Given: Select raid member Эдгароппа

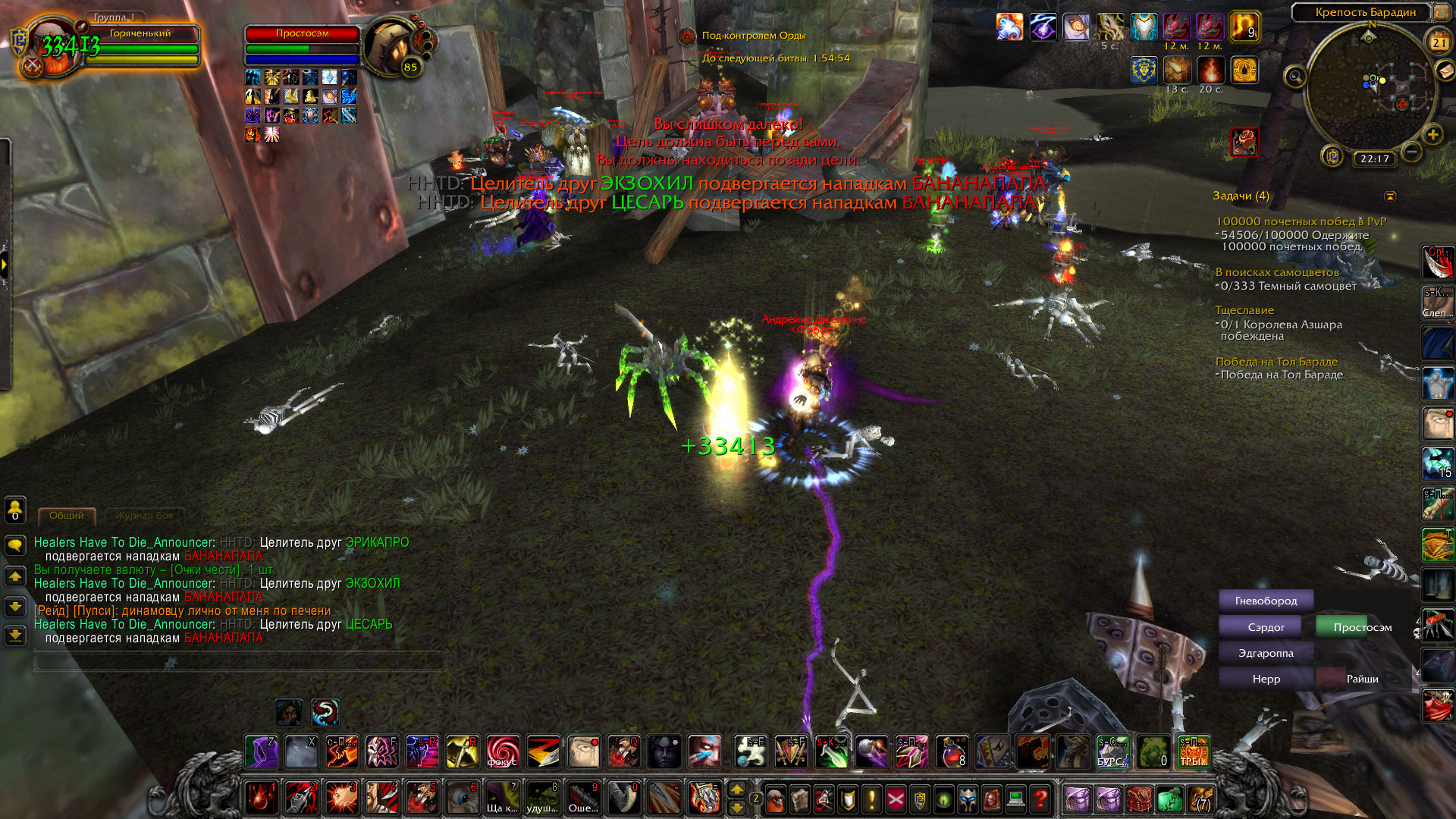Looking at the screenshot, I should pyautogui.click(x=1266, y=653).
